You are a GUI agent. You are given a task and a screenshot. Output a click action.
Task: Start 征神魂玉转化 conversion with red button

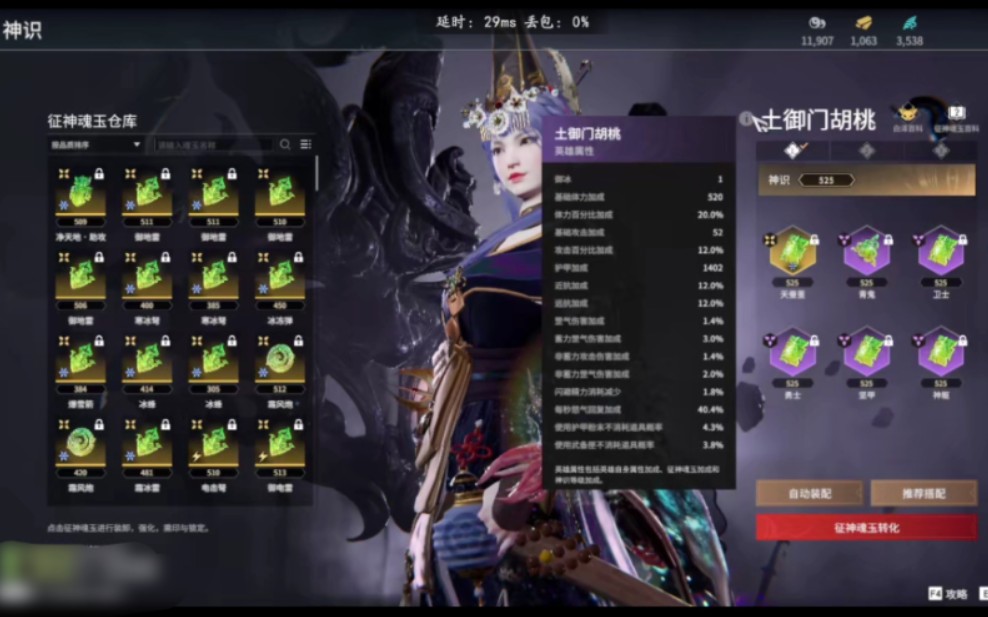(866, 527)
